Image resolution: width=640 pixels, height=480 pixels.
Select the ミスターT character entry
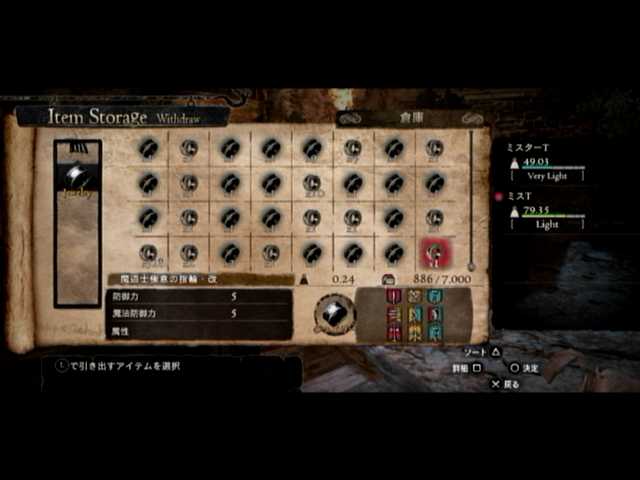coord(546,161)
